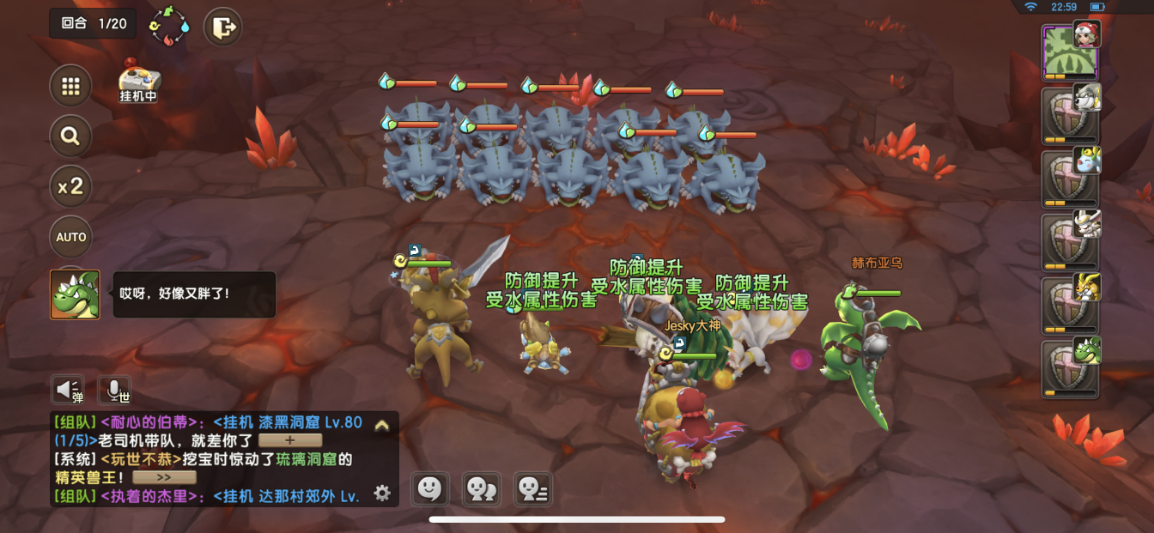
Task: Open the nine-dot grid menu
Action: tap(71, 86)
